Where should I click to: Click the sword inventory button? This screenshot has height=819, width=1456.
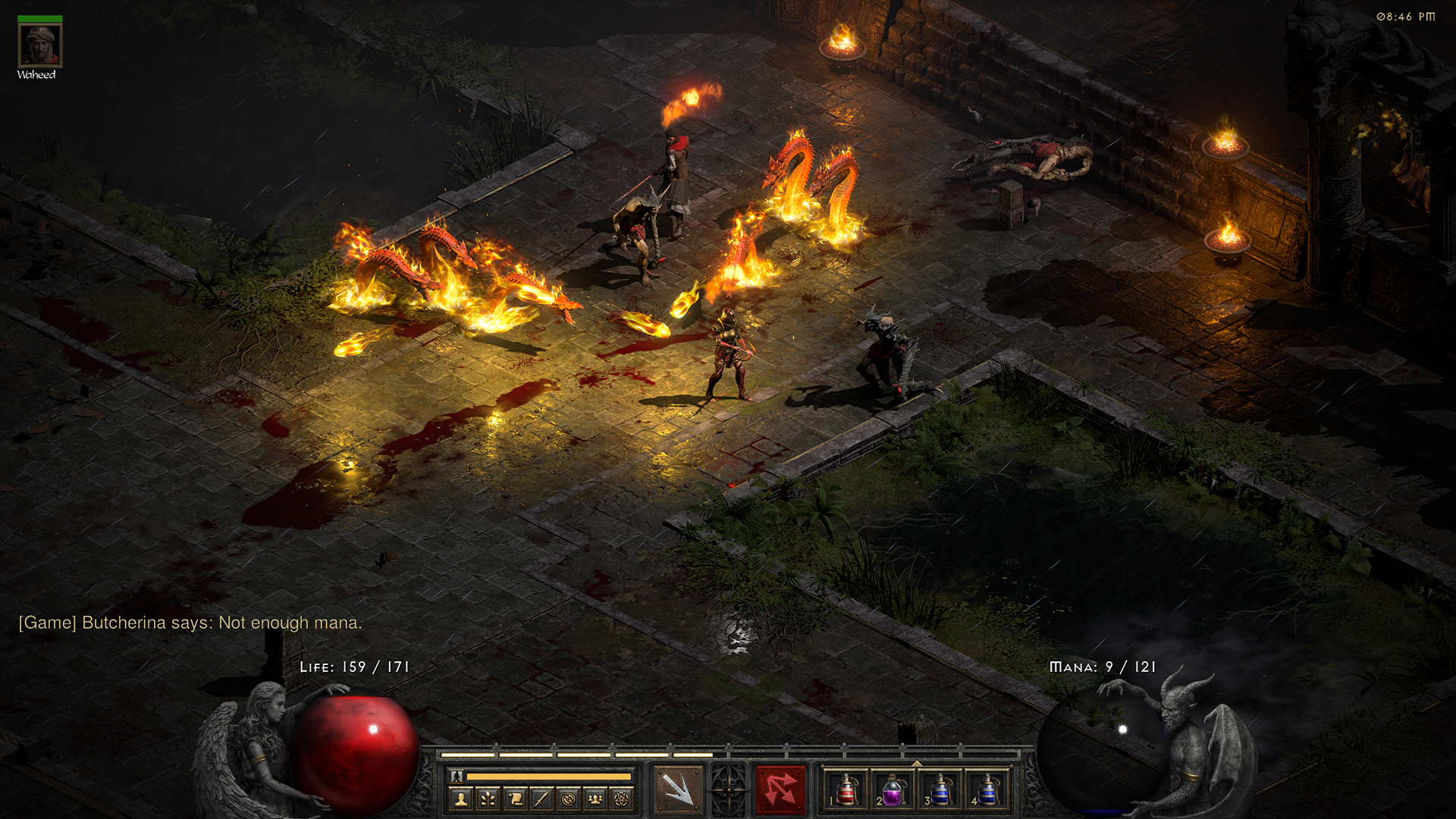[x=541, y=799]
